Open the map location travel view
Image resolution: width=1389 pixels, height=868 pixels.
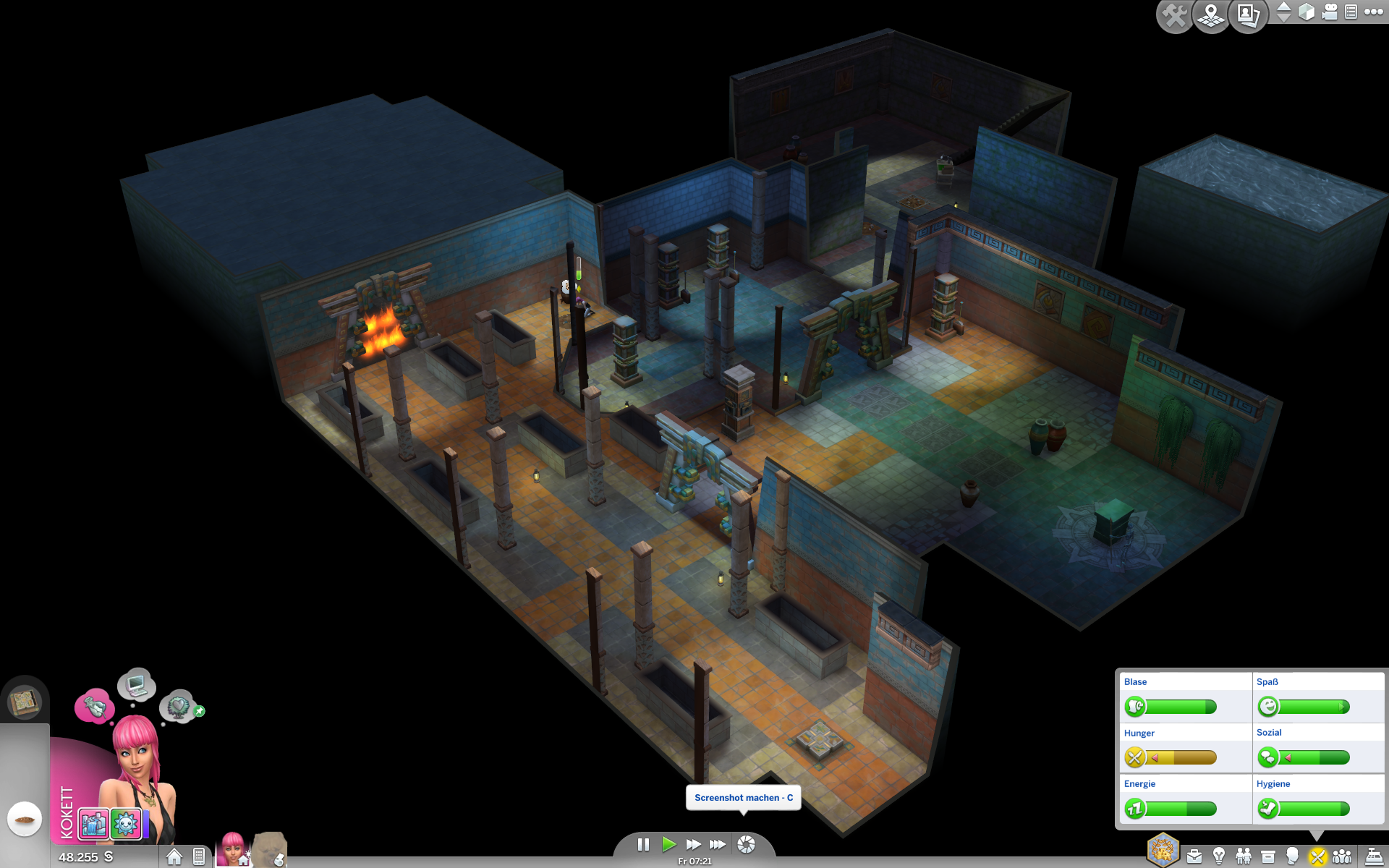pyautogui.click(x=1211, y=15)
